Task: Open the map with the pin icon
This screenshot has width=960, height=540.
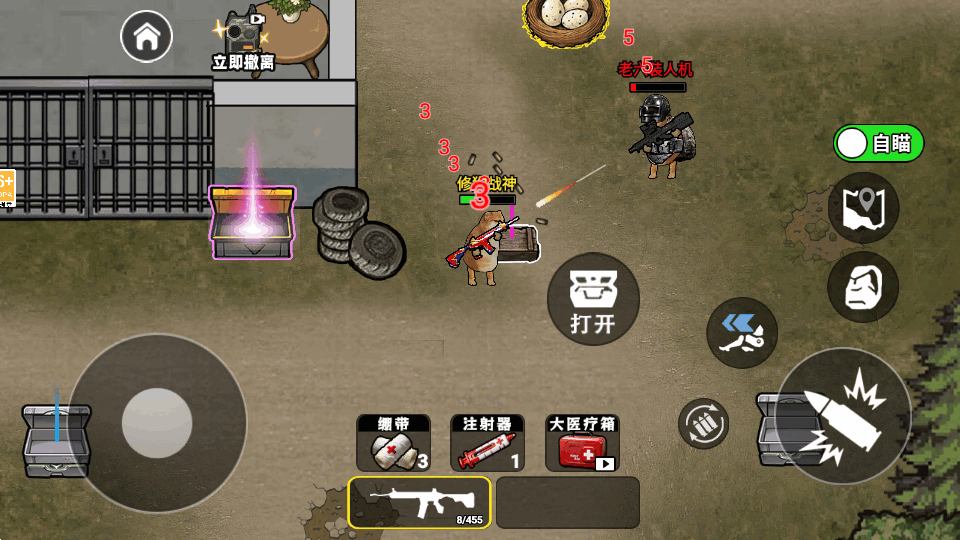Action: 863,208
